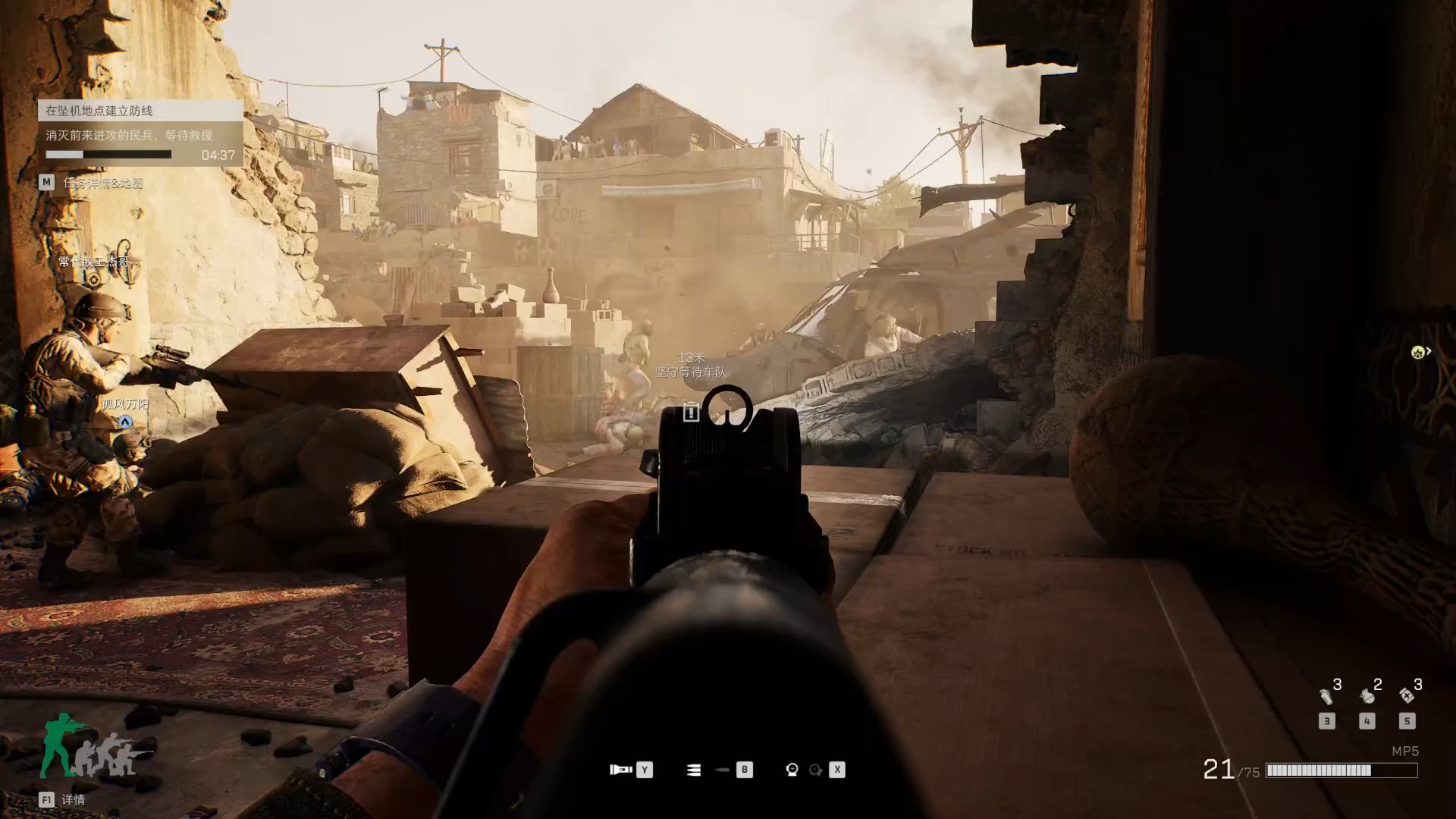The image size is (1456, 819).
Task: Click the compass marker at the right edge
Action: click(x=1418, y=352)
